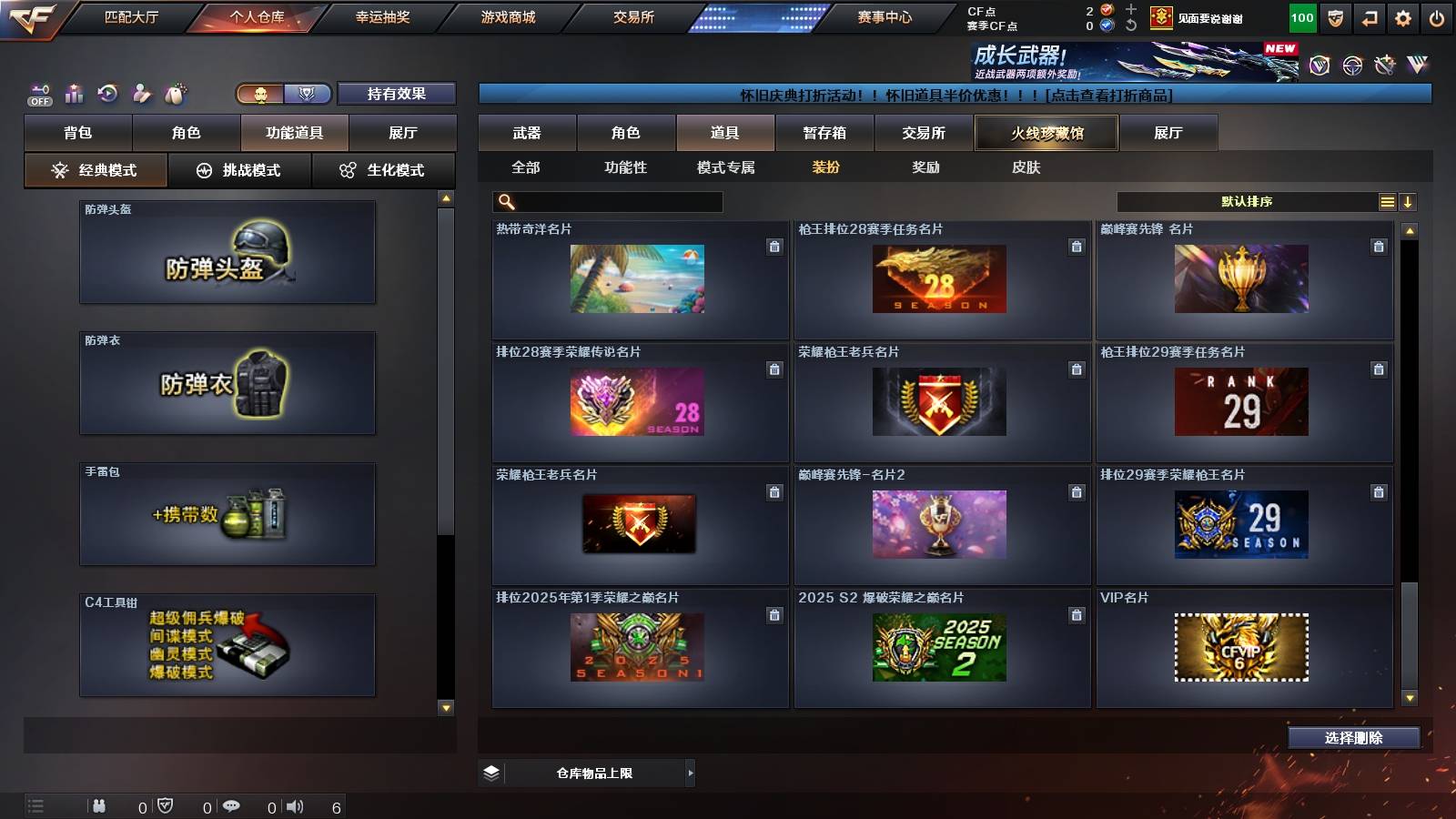Click the list view icon beside 默认排序
The image size is (1456, 819).
[x=1386, y=201]
